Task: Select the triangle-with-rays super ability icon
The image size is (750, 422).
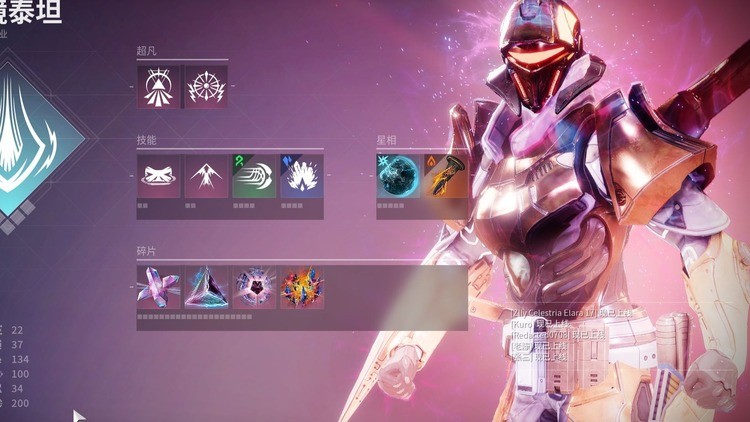Action: click(x=158, y=87)
